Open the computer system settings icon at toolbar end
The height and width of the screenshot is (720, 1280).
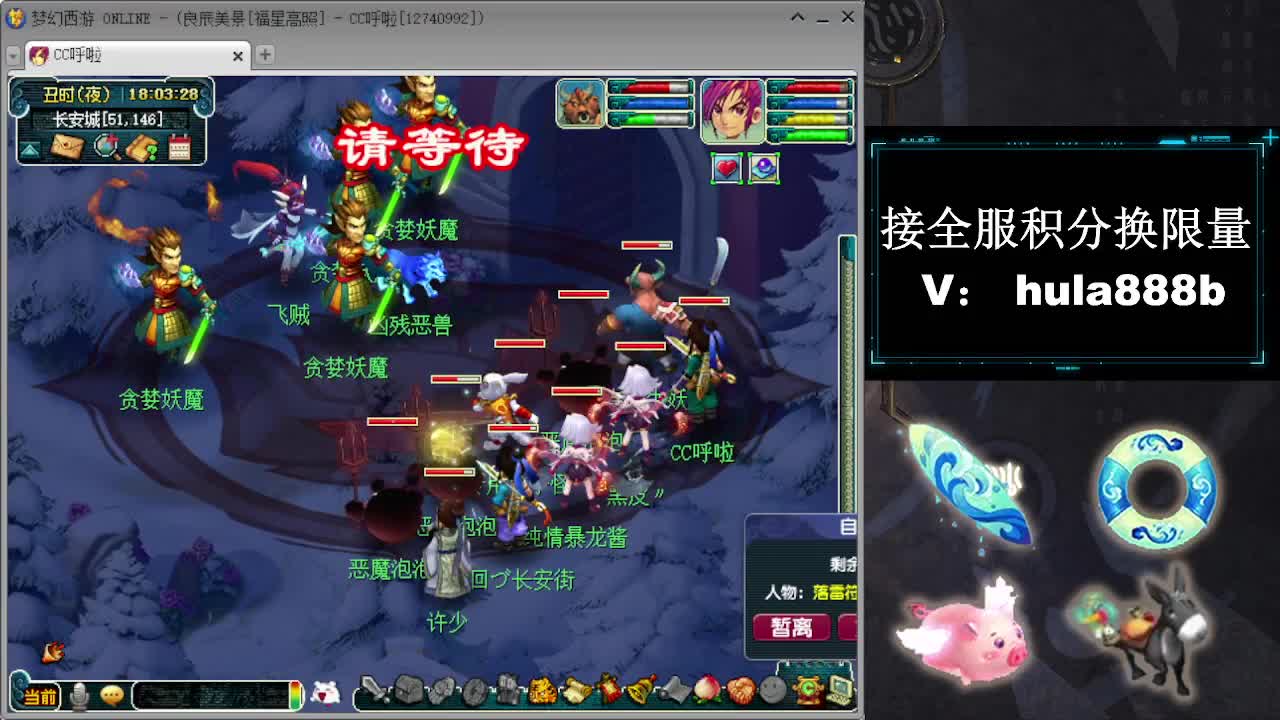pyautogui.click(x=838, y=690)
